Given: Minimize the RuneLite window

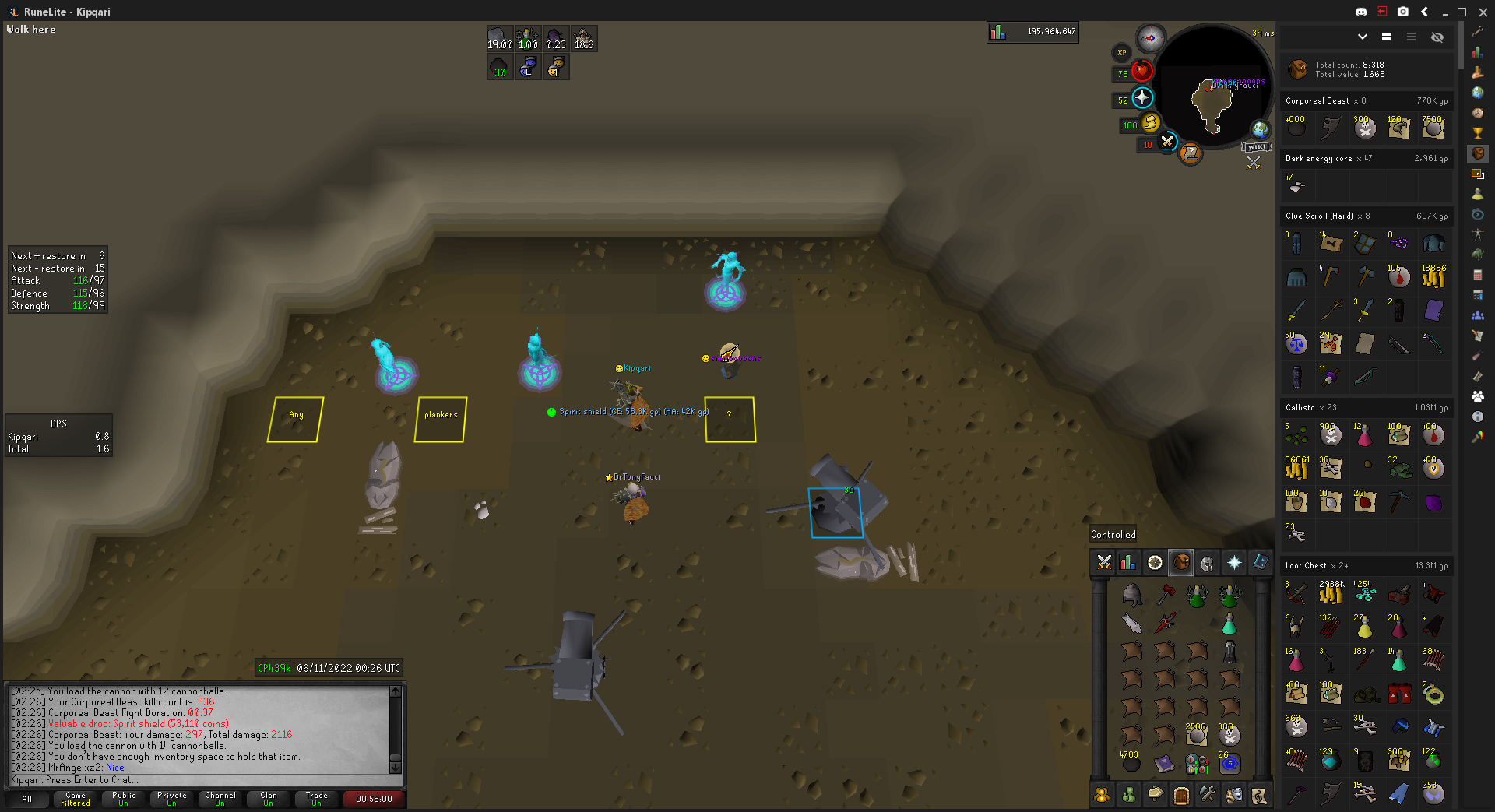Looking at the screenshot, I should coord(1445,12).
